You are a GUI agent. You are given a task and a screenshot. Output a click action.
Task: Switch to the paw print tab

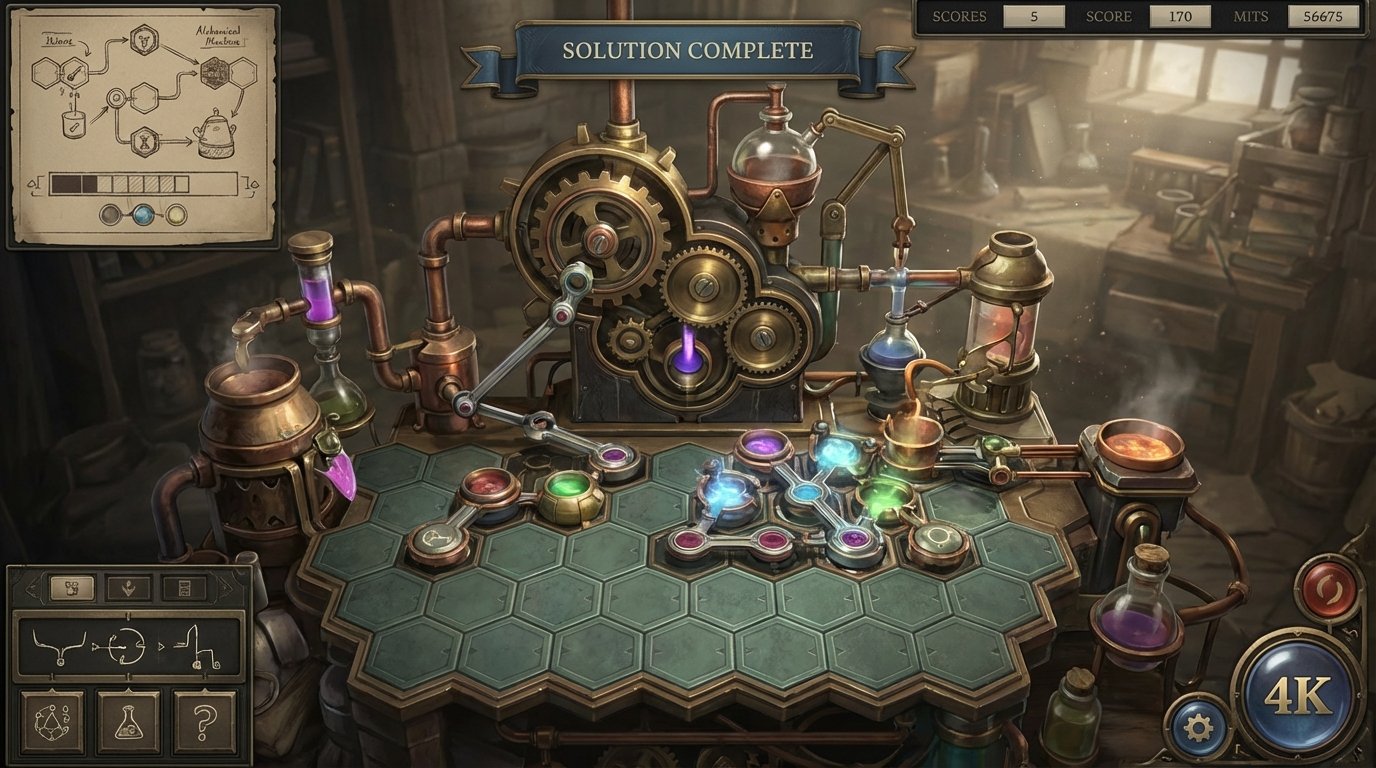click(72, 588)
